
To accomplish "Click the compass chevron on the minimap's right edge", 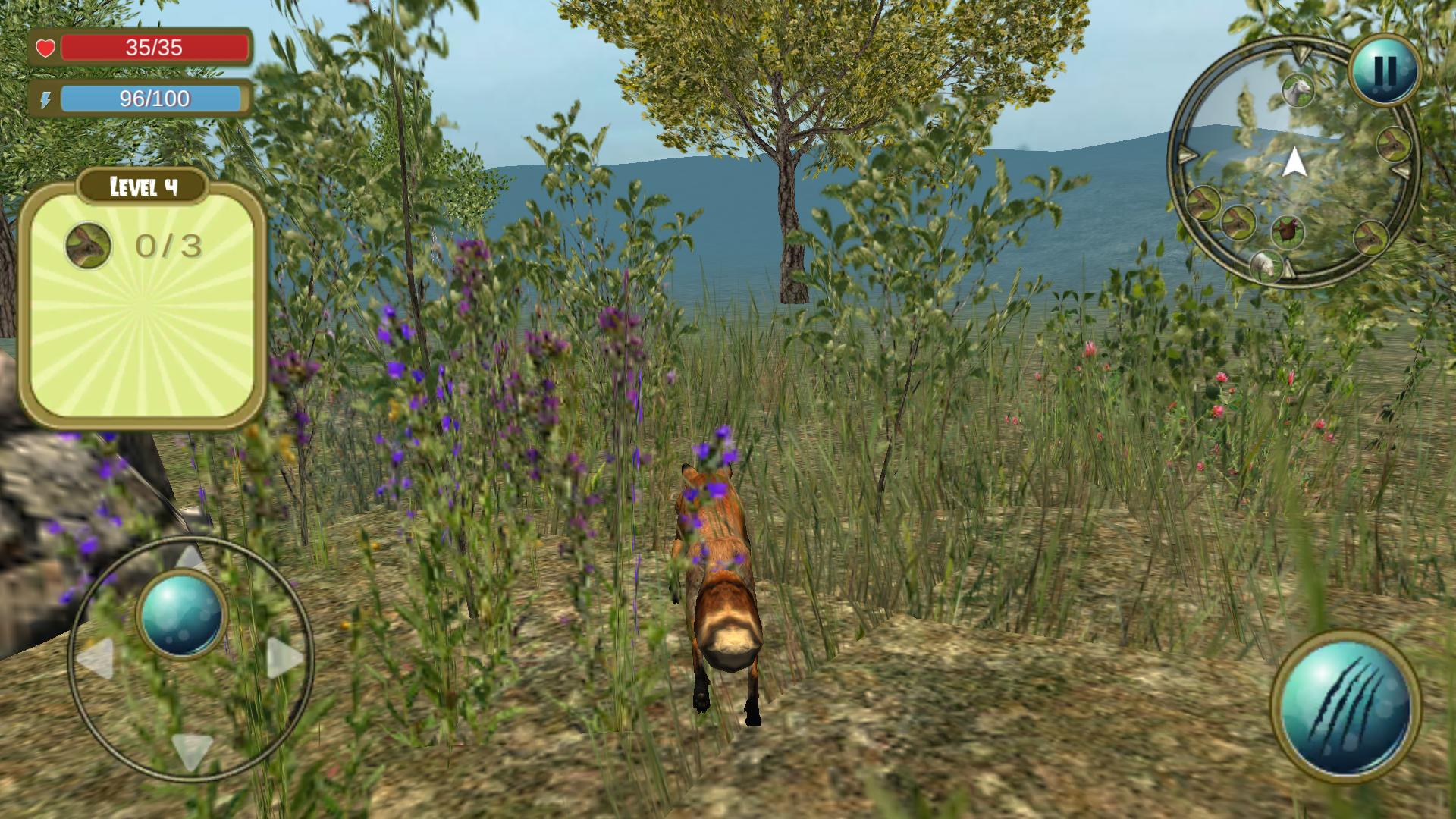I will [1399, 169].
